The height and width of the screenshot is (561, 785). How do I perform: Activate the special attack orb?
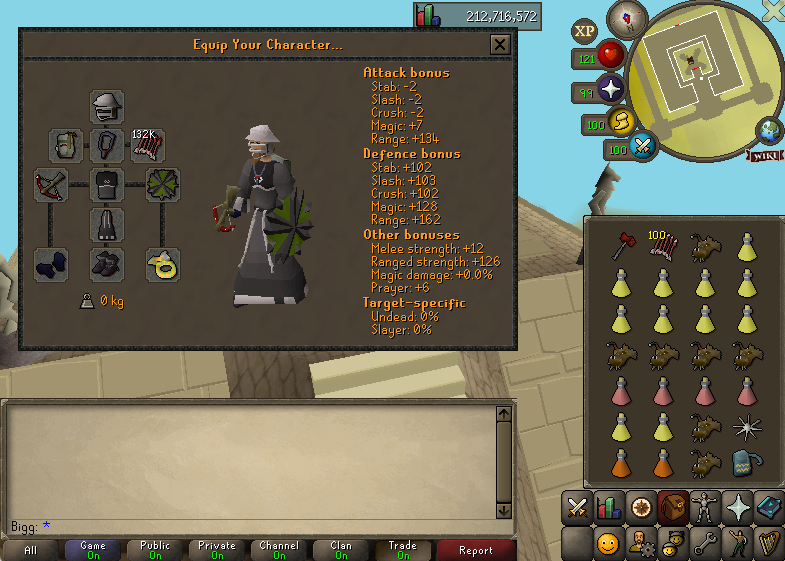click(643, 147)
